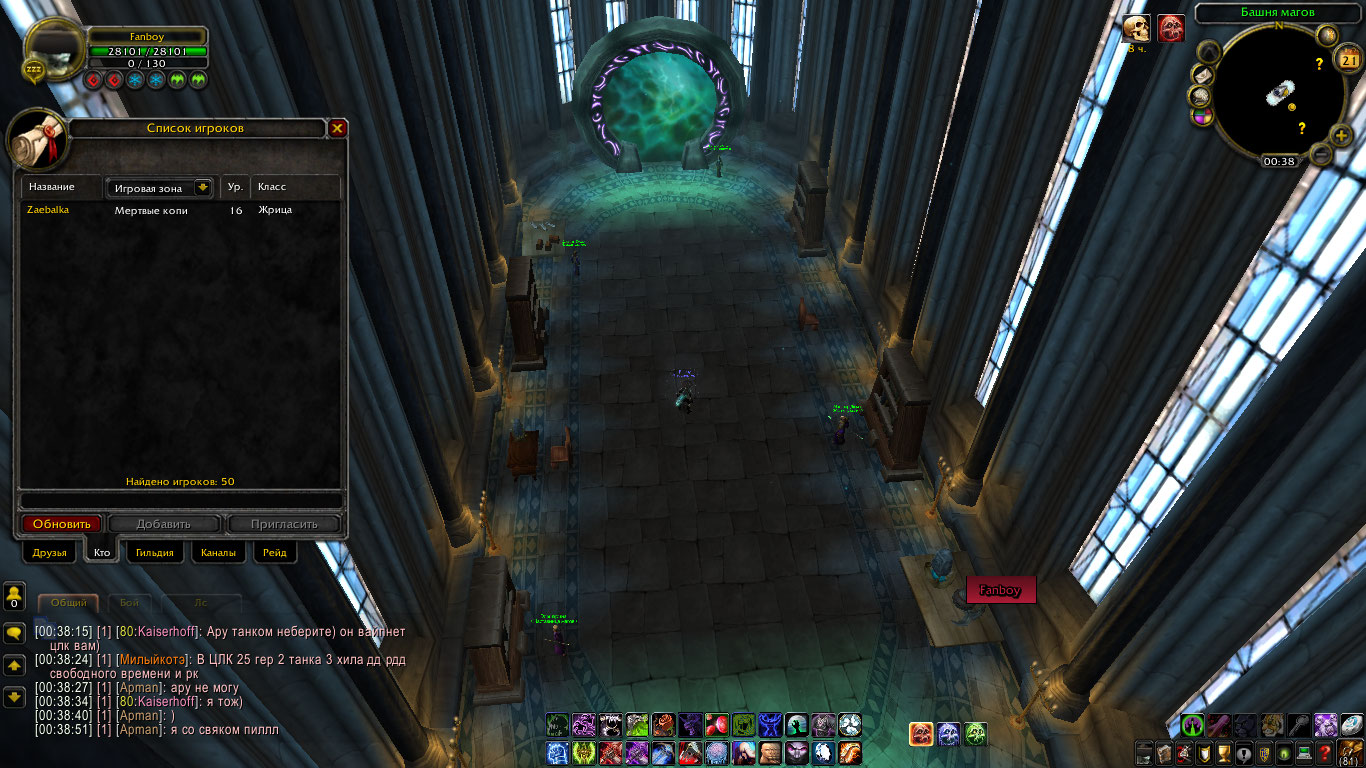1366x768 pixels.
Task: Open the chat menu speech bubble button
Action: click(15, 633)
